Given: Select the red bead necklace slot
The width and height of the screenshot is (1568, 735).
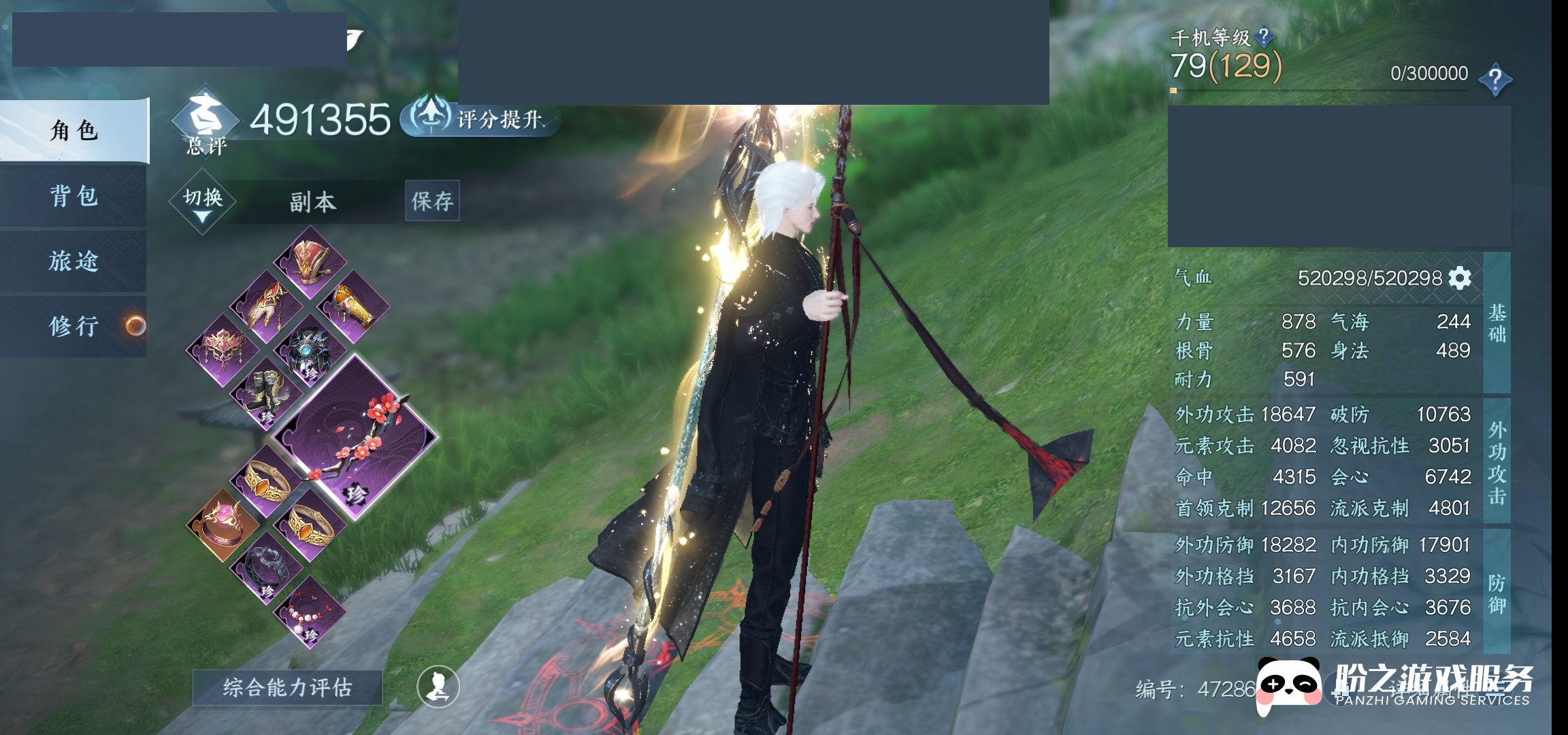Looking at the screenshot, I should (310, 612).
